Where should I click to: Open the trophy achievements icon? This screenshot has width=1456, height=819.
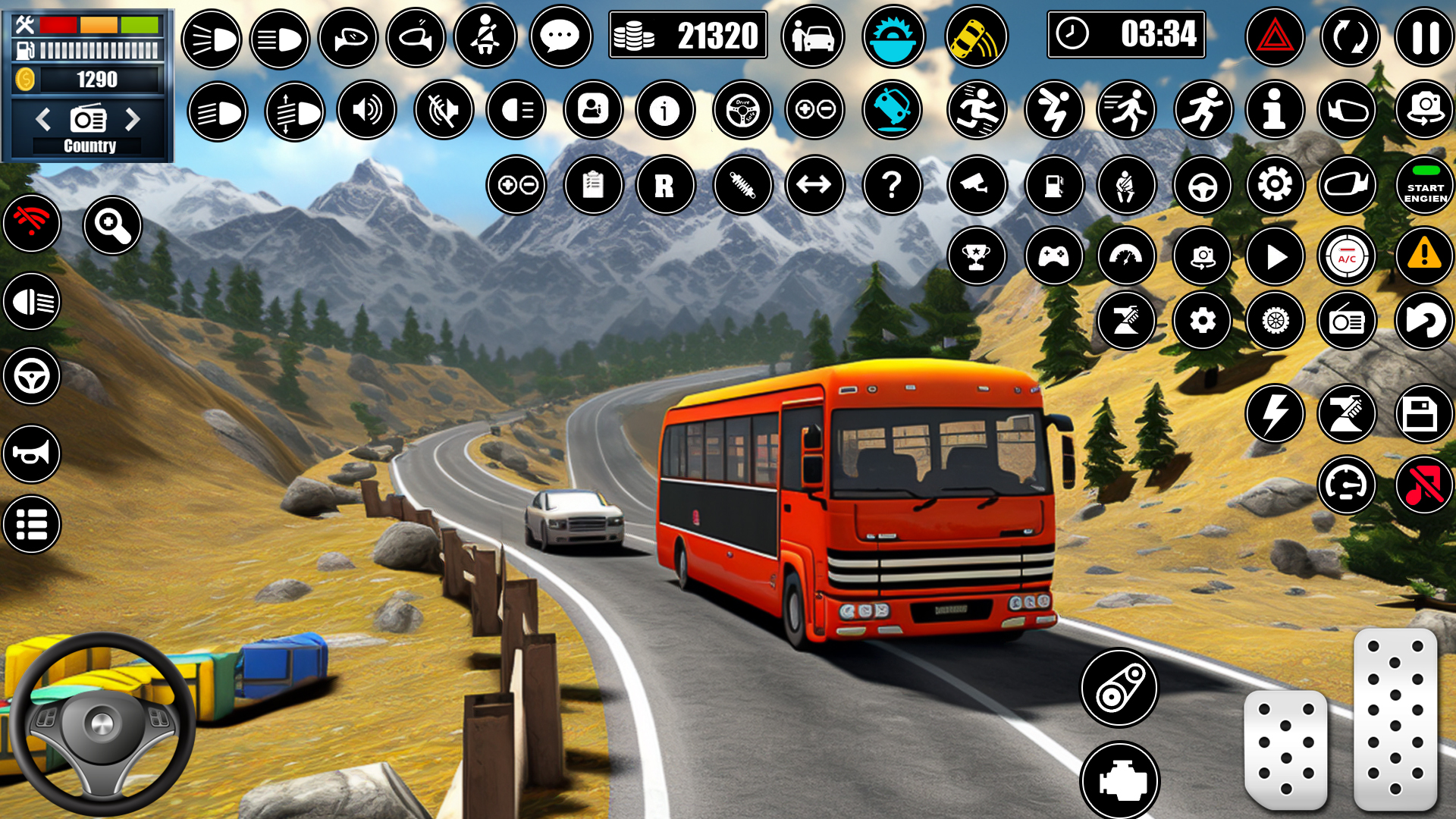(x=977, y=256)
